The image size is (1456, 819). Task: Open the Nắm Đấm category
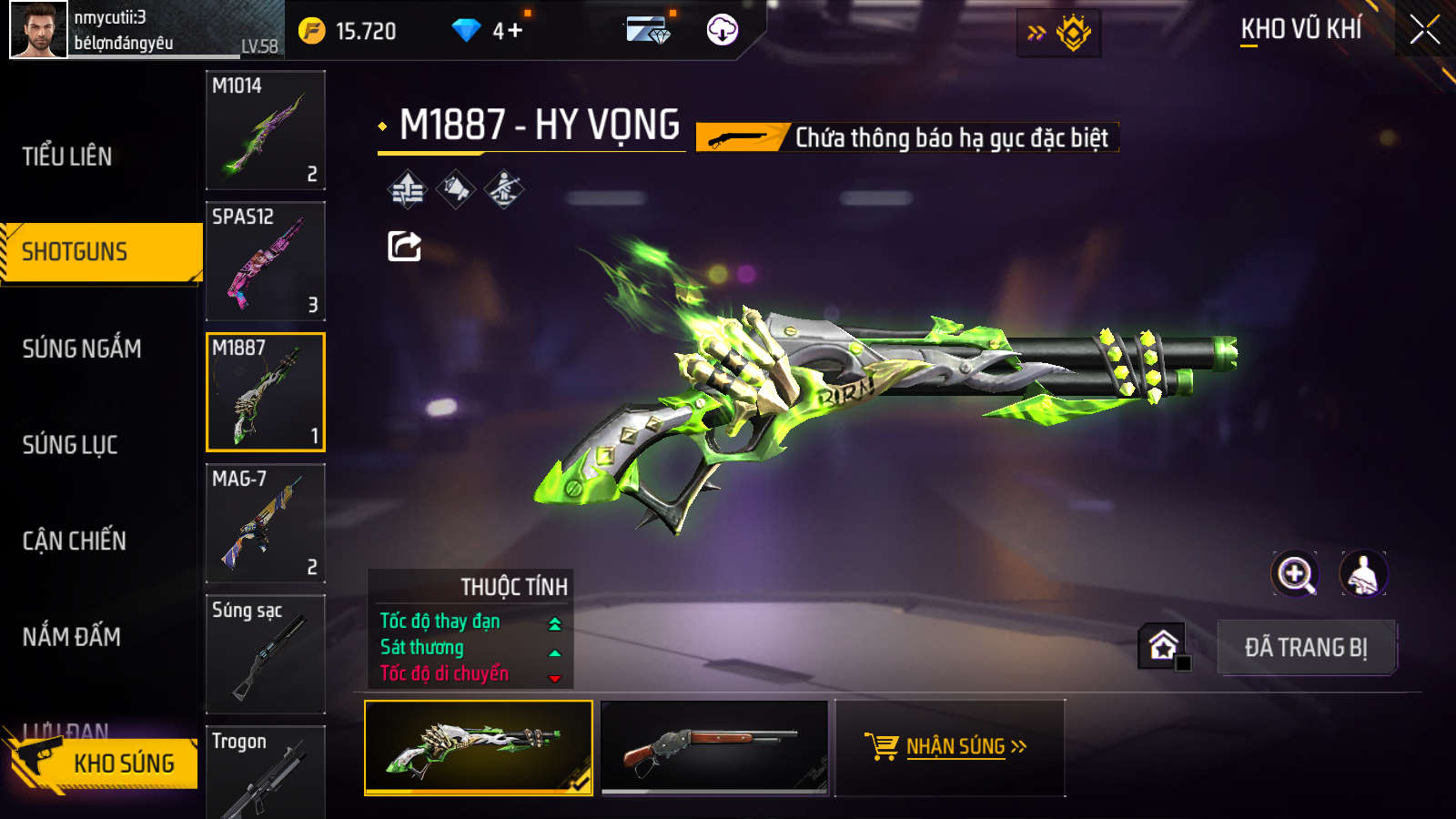[x=72, y=637]
